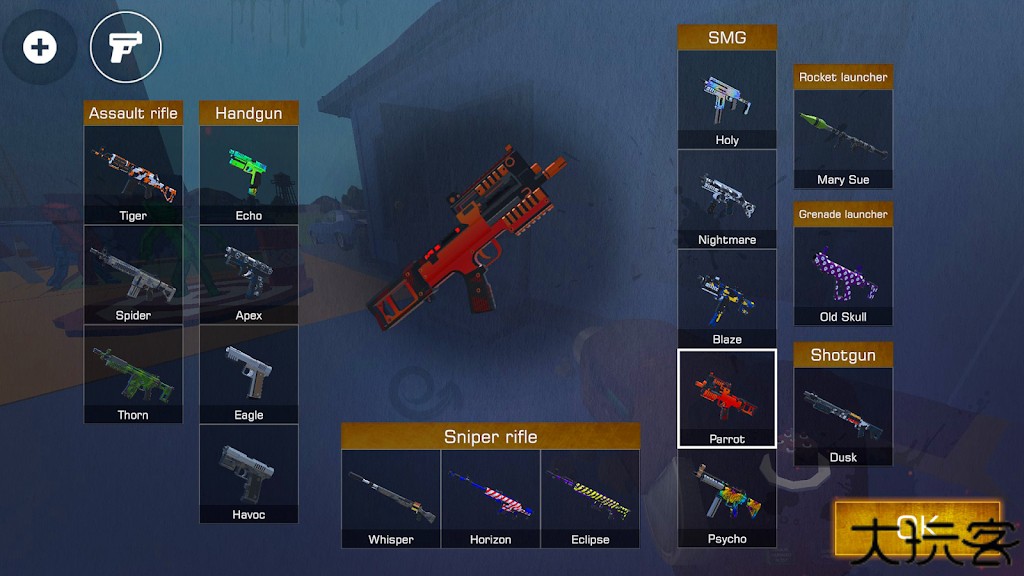Select the Echo handgun
Viewport: 1024px width, 576px height.
249,175
